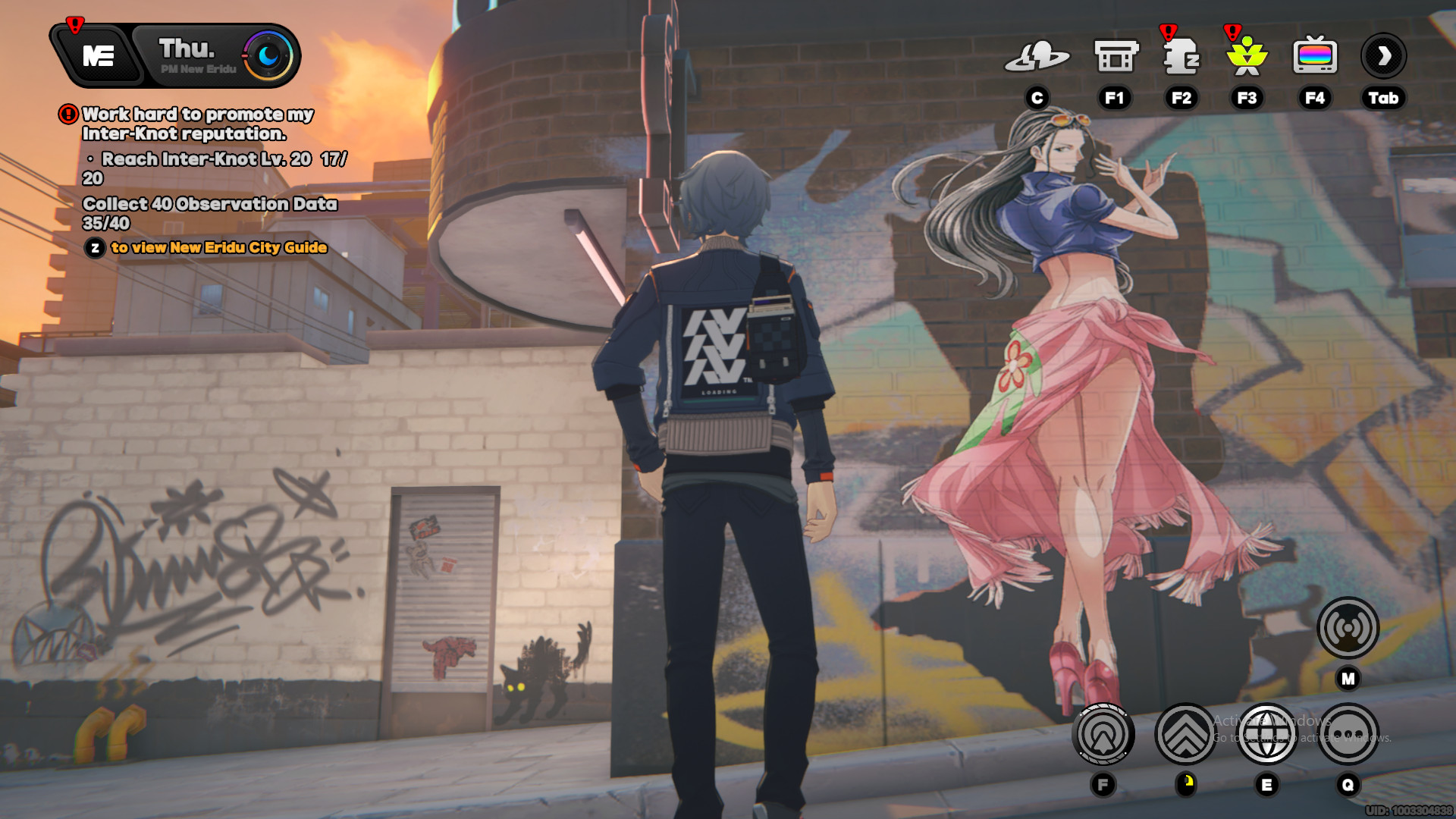Image resolution: width=1456 pixels, height=819 pixels.
Task: Open the Inter-Knot globe icon above E
Action: 1268,733
